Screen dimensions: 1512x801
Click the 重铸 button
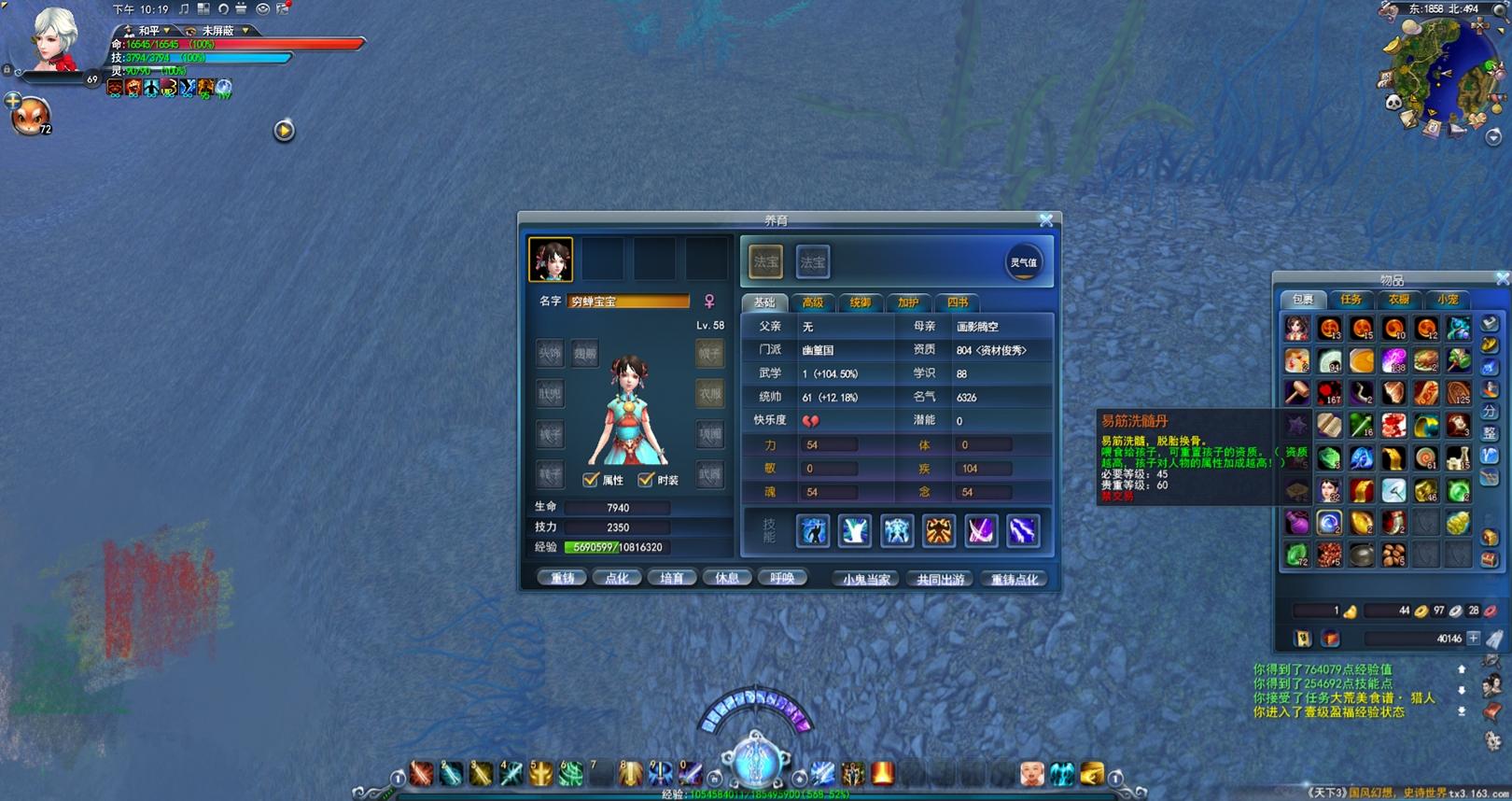(x=562, y=578)
